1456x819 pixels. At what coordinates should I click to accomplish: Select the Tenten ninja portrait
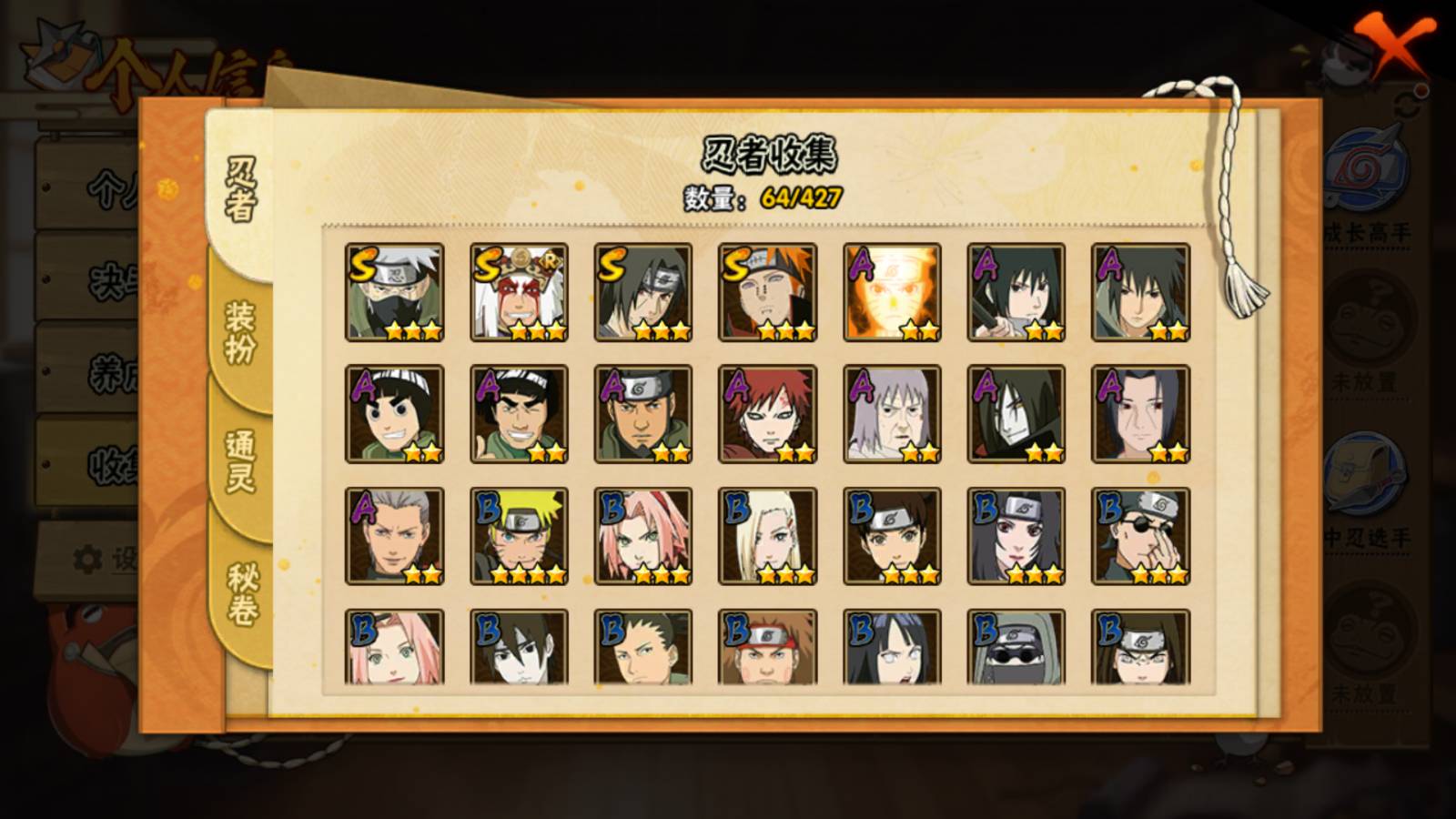[x=893, y=536]
